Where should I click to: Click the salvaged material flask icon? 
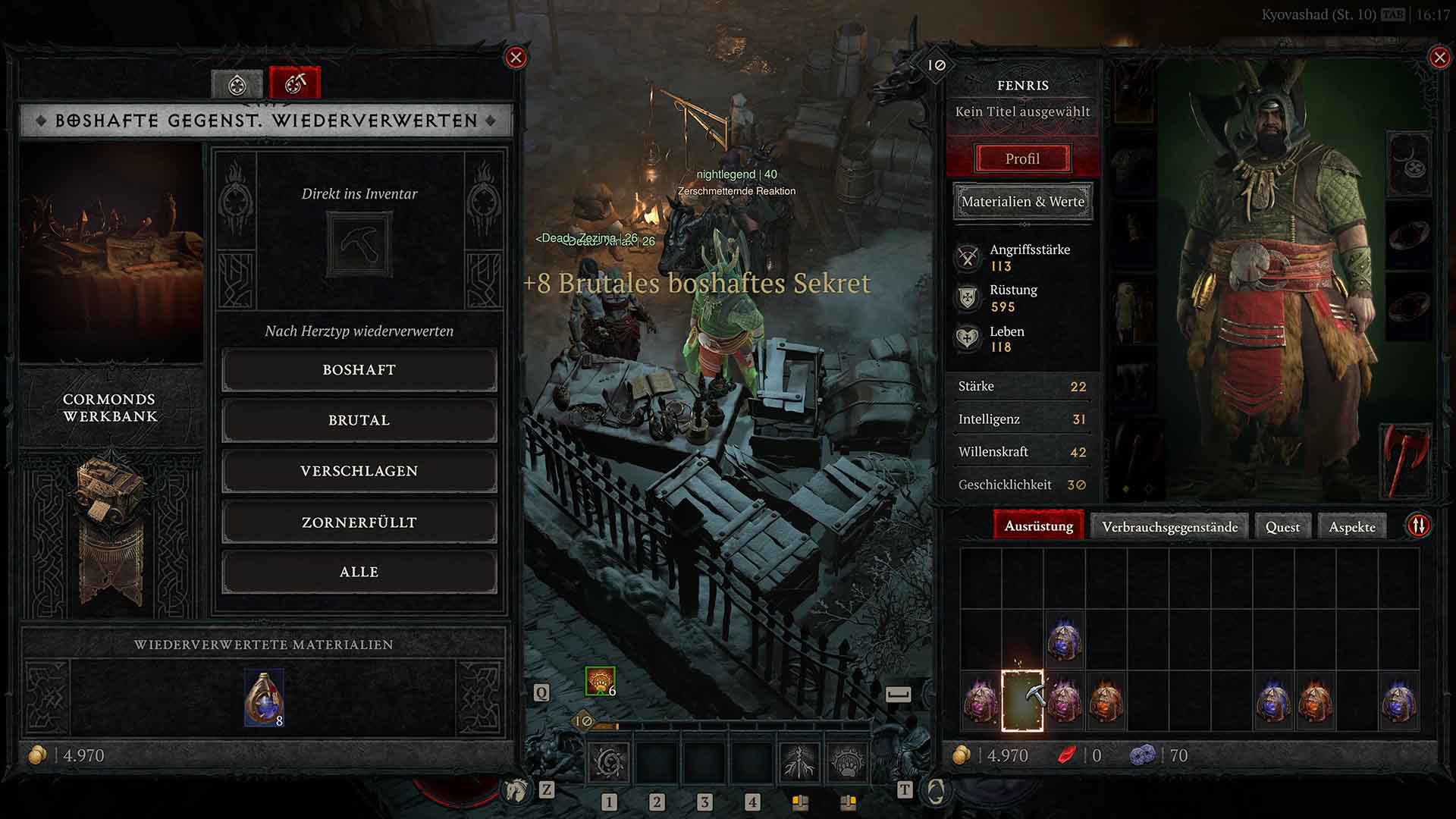(264, 698)
